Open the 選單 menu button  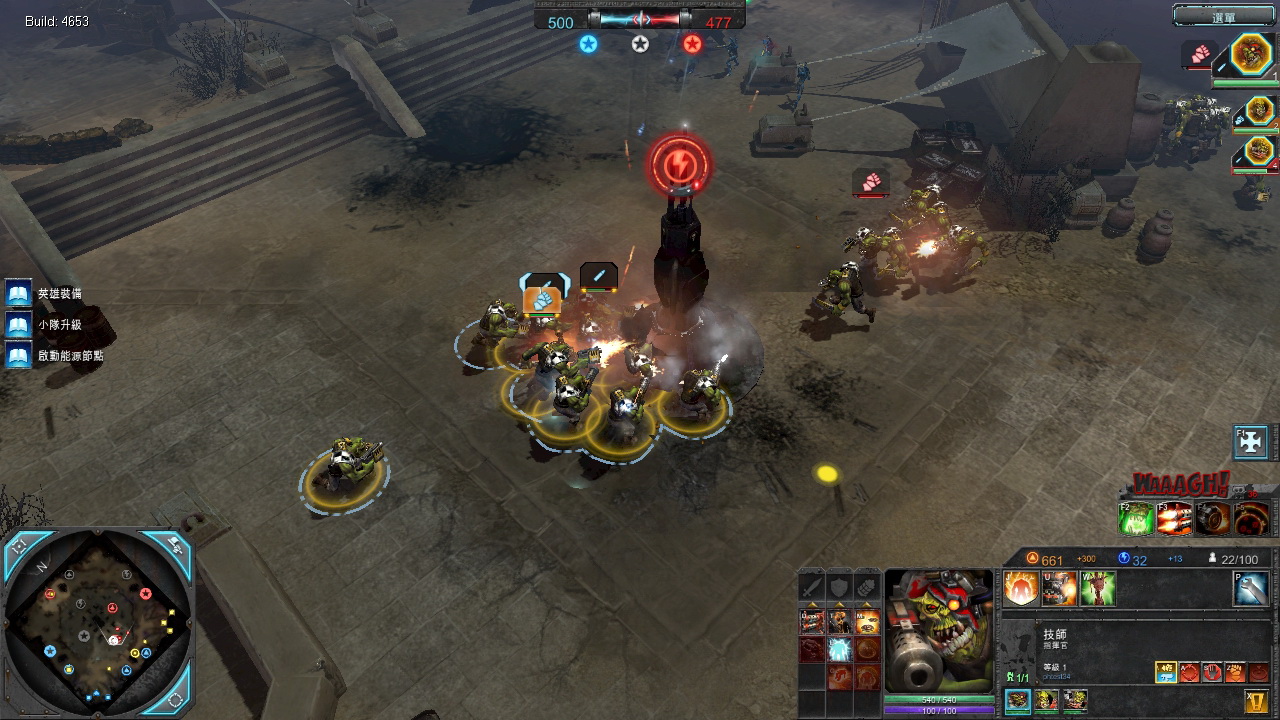pyautogui.click(x=1224, y=16)
